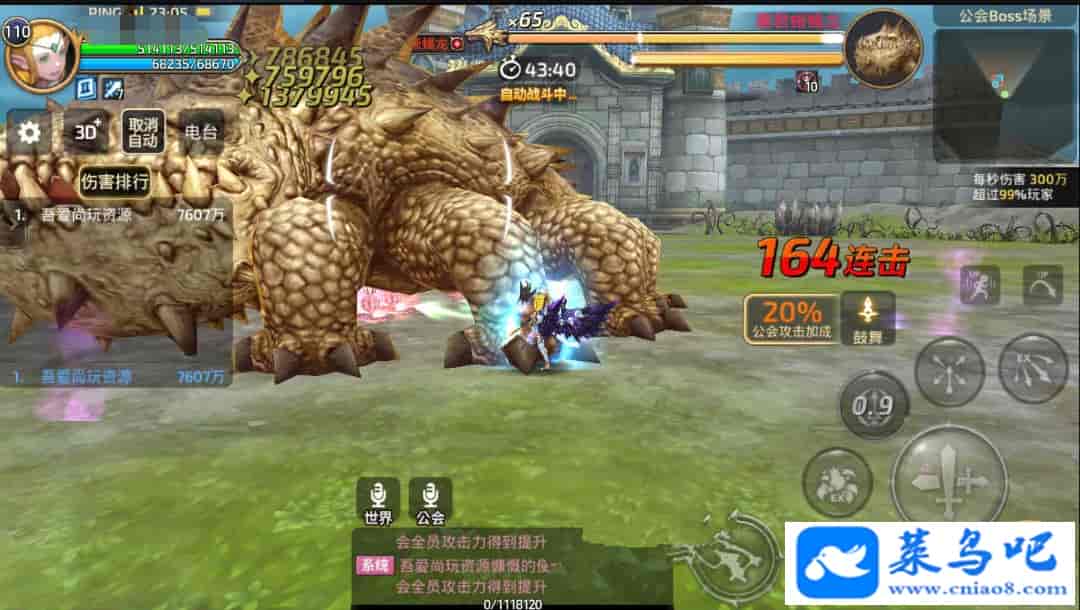Use the curved arrow jump button
Screen dimensions: 1080x610
point(1042,285)
